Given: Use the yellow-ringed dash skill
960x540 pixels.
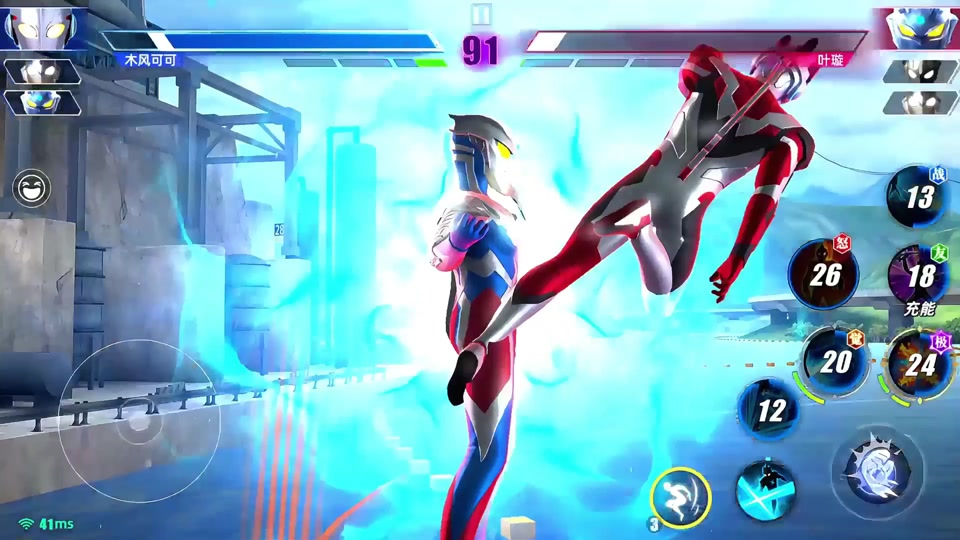Looking at the screenshot, I should click(x=681, y=496).
